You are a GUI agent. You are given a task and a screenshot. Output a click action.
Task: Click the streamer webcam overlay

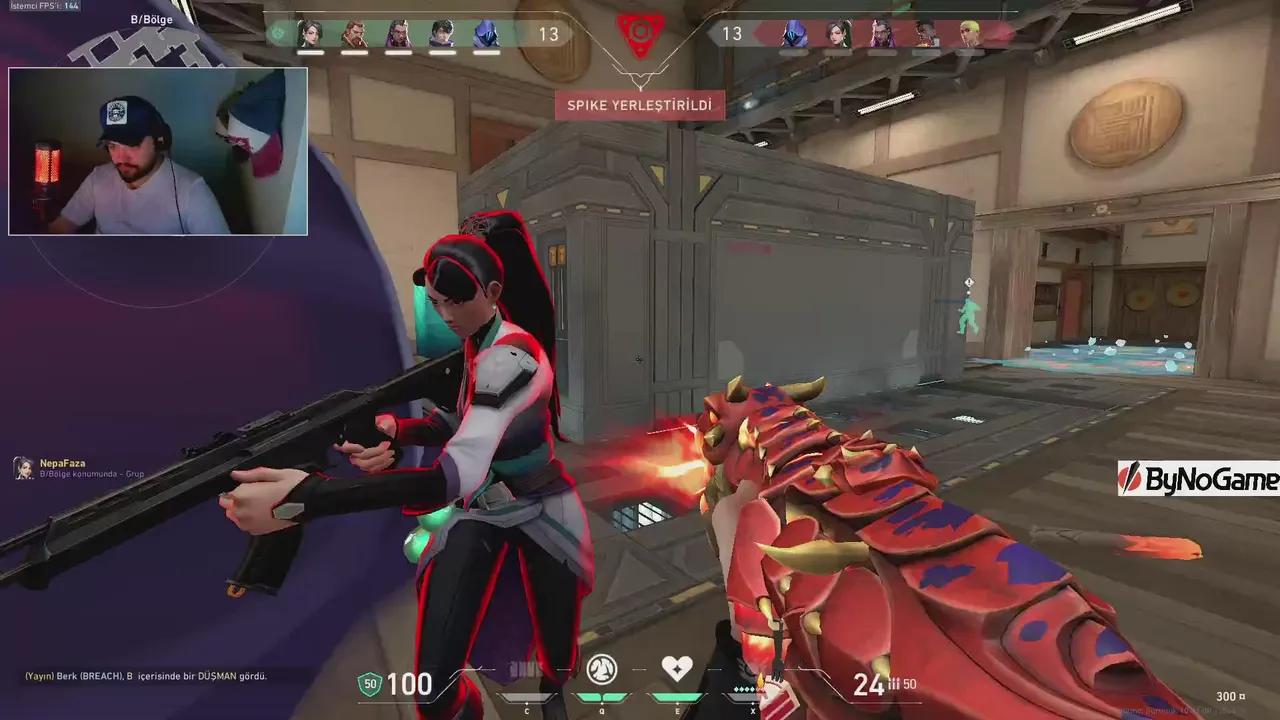[x=158, y=151]
